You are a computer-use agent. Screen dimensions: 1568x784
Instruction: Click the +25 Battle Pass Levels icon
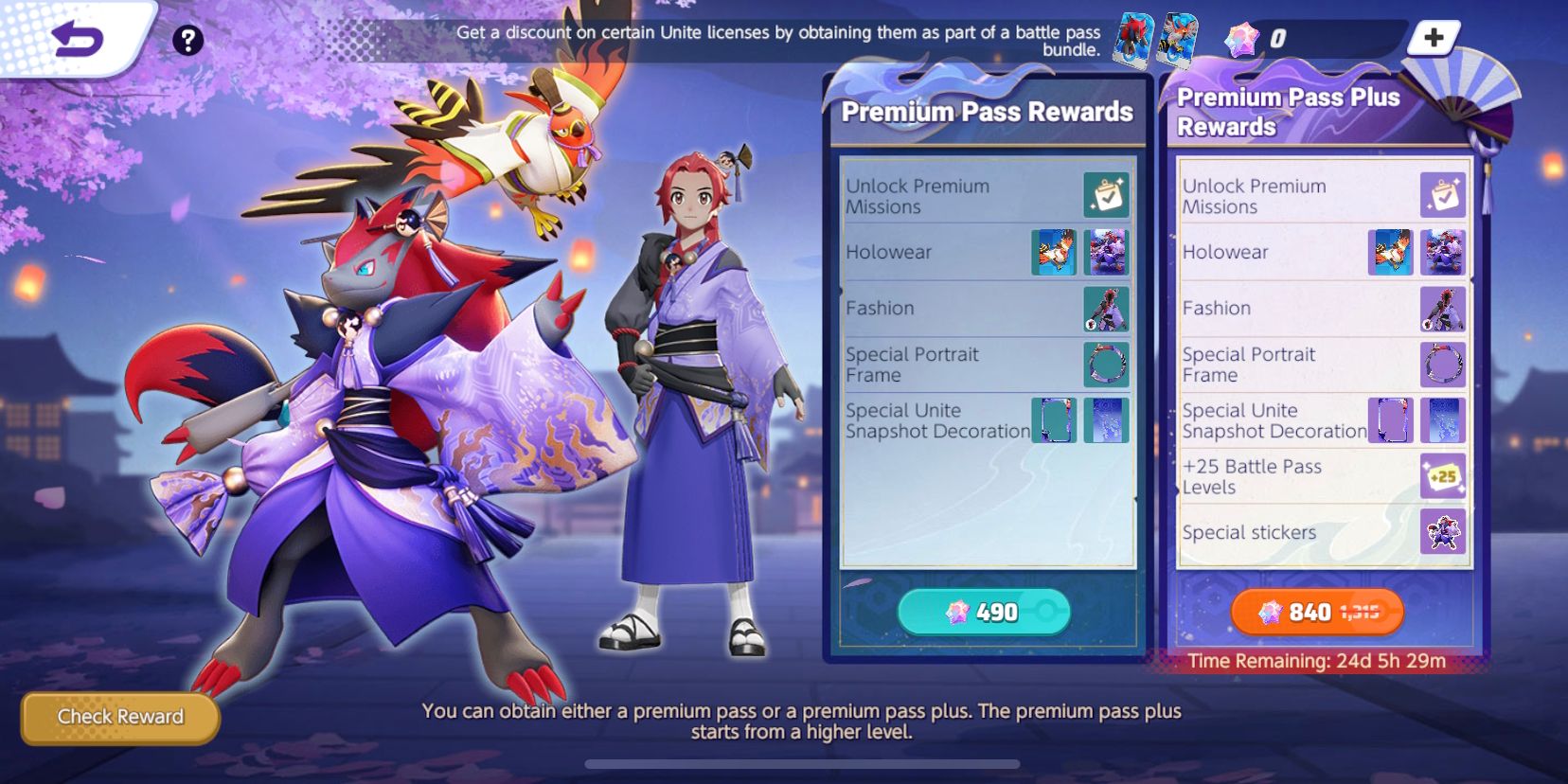pyautogui.click(x=1443, y=476)
